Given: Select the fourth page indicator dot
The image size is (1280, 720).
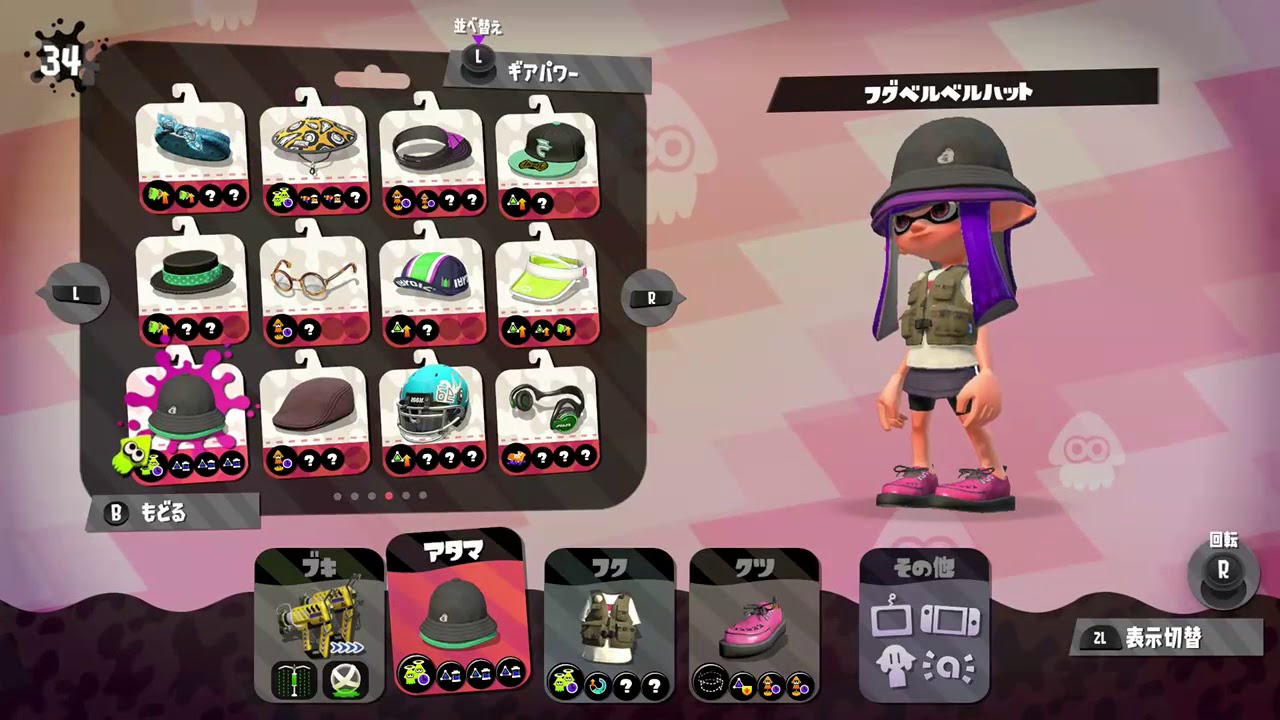Looking at the screenshot, I should pos(389,495).
